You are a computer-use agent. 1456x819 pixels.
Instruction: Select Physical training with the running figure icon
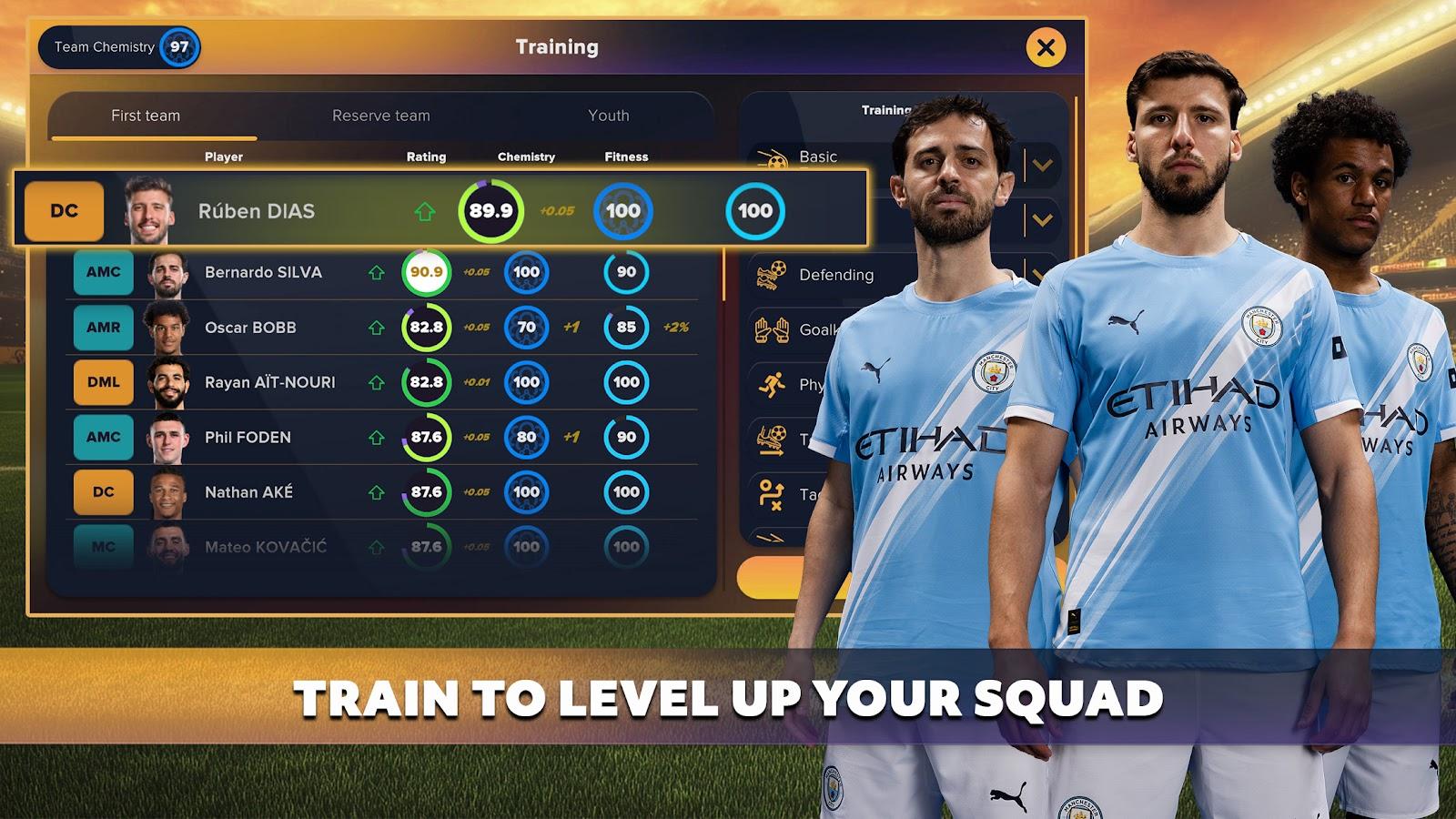tap(773, 381)
